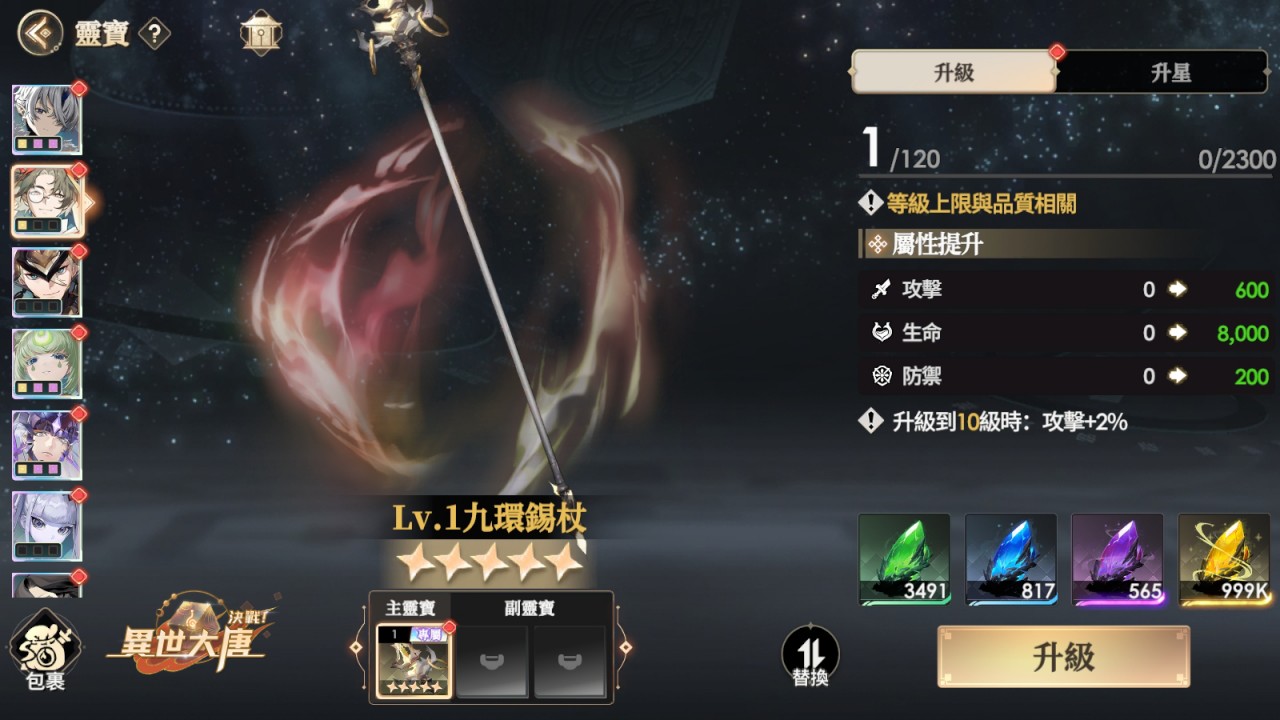
Task: Select the second character portrait with glasses
Action: [47, 200]
